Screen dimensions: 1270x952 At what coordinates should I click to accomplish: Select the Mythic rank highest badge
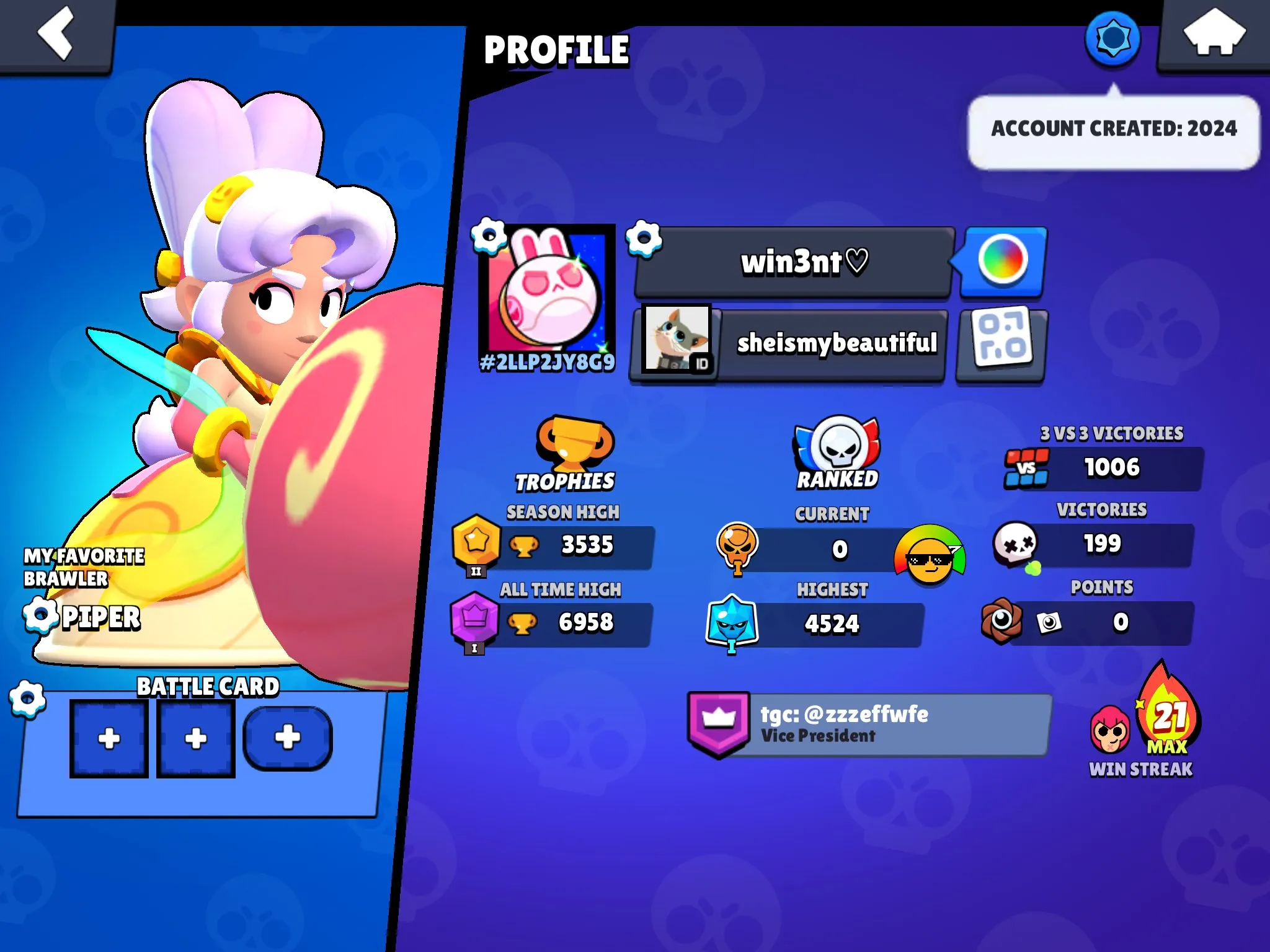tap(738, 622)
